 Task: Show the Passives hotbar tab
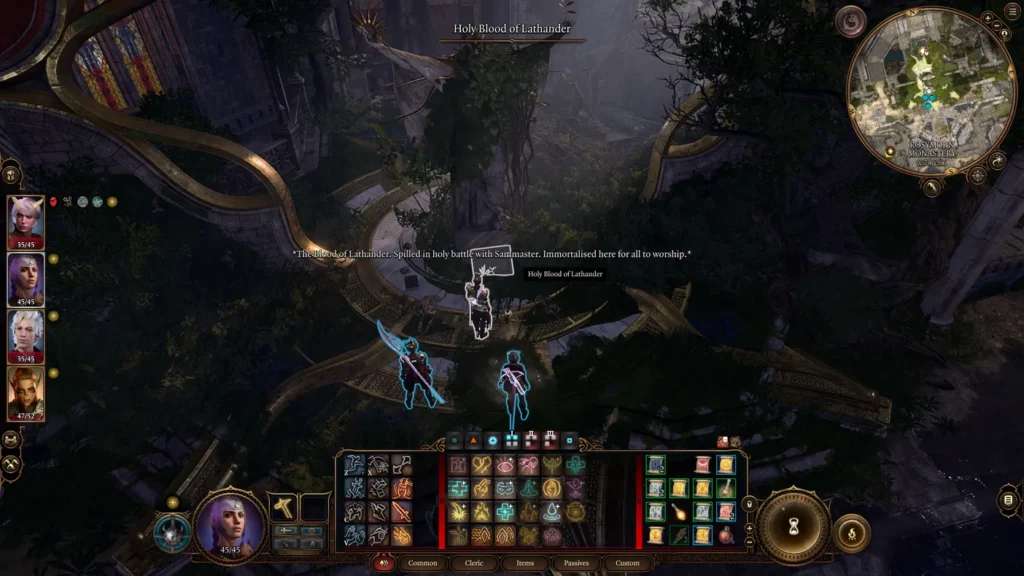pyautogui.click(x=576, y=563)
